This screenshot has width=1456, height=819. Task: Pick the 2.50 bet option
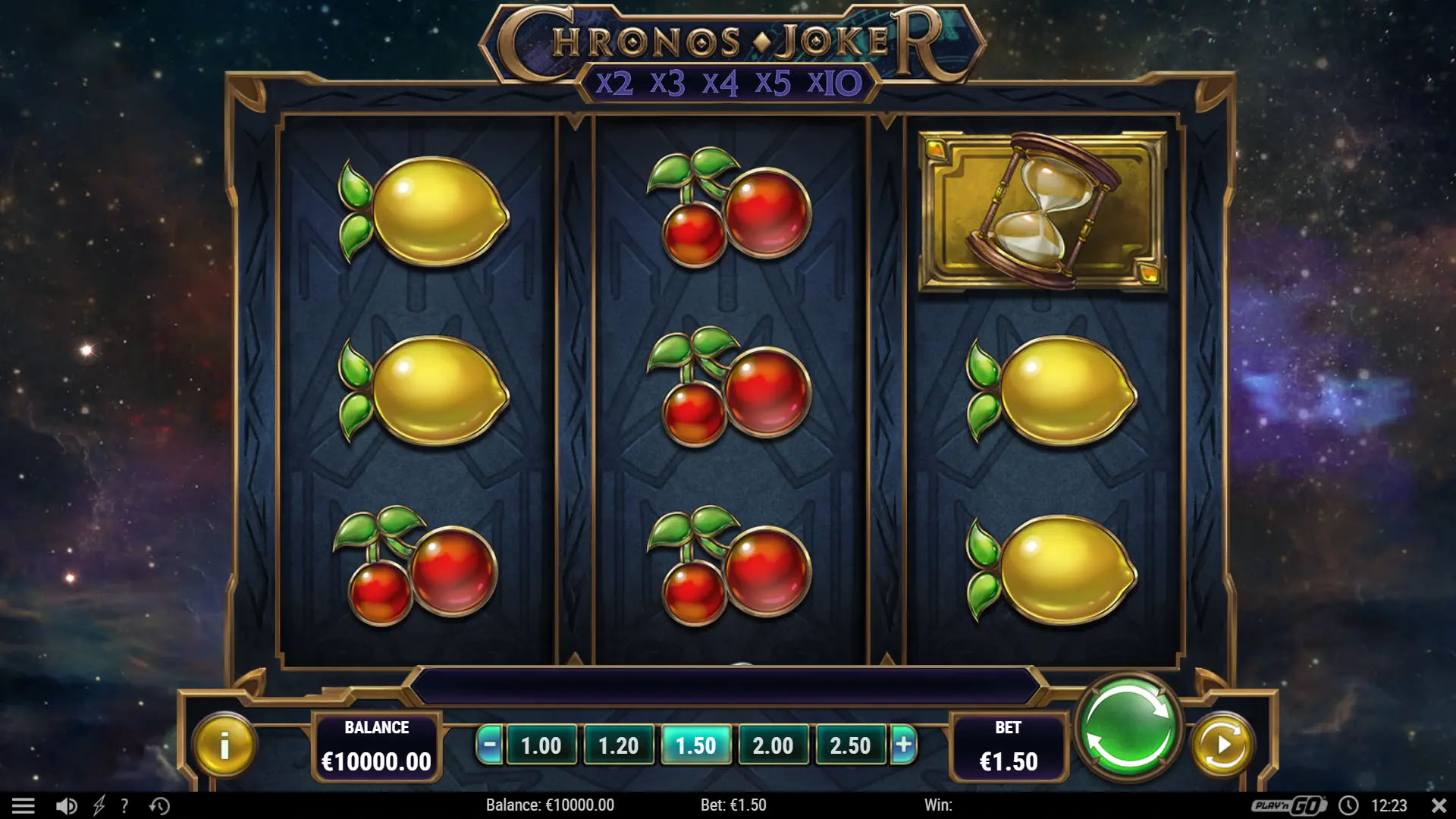click(850, 745)
